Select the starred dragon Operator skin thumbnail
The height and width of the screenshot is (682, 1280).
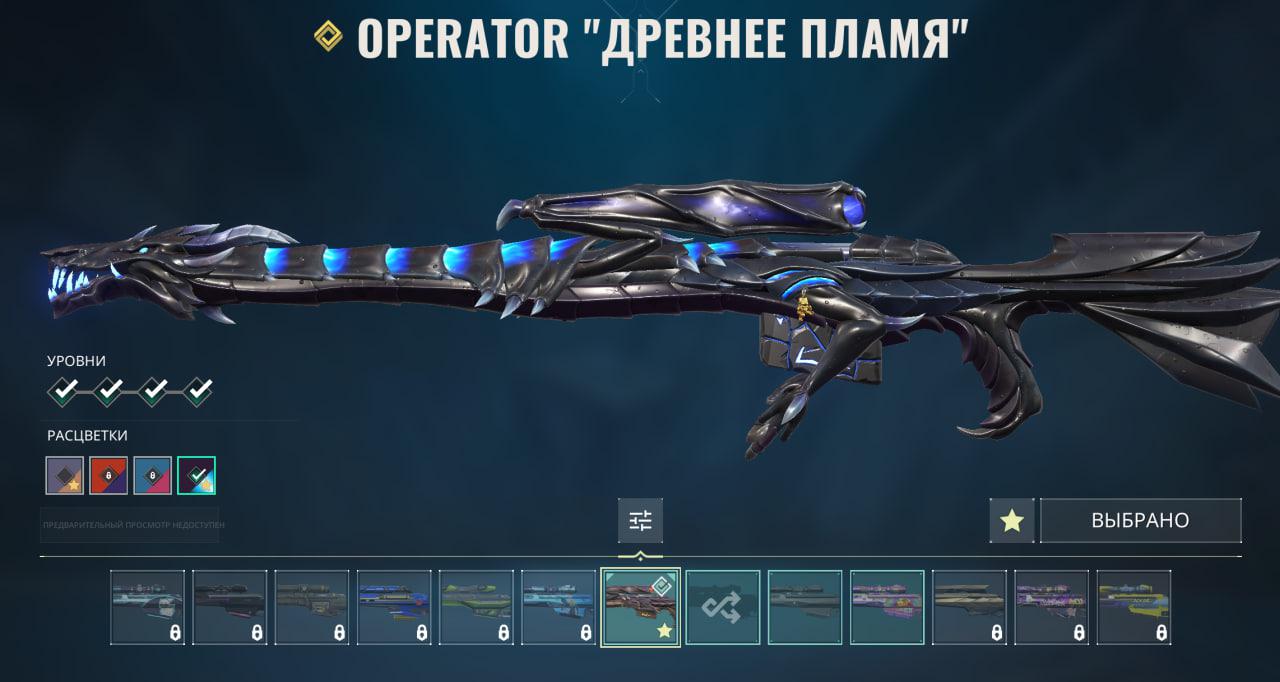pyautogui.click(x=641, y=608)
